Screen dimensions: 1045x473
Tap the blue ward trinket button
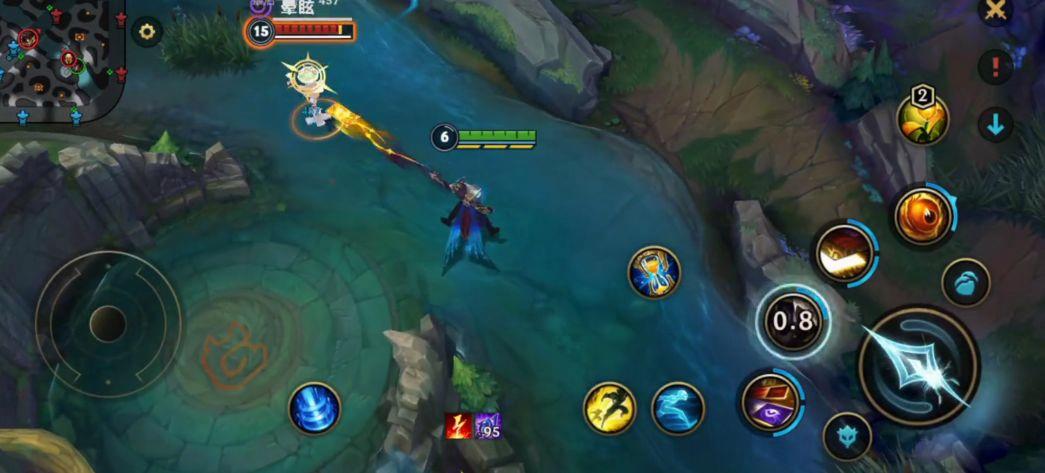(966, 283)
